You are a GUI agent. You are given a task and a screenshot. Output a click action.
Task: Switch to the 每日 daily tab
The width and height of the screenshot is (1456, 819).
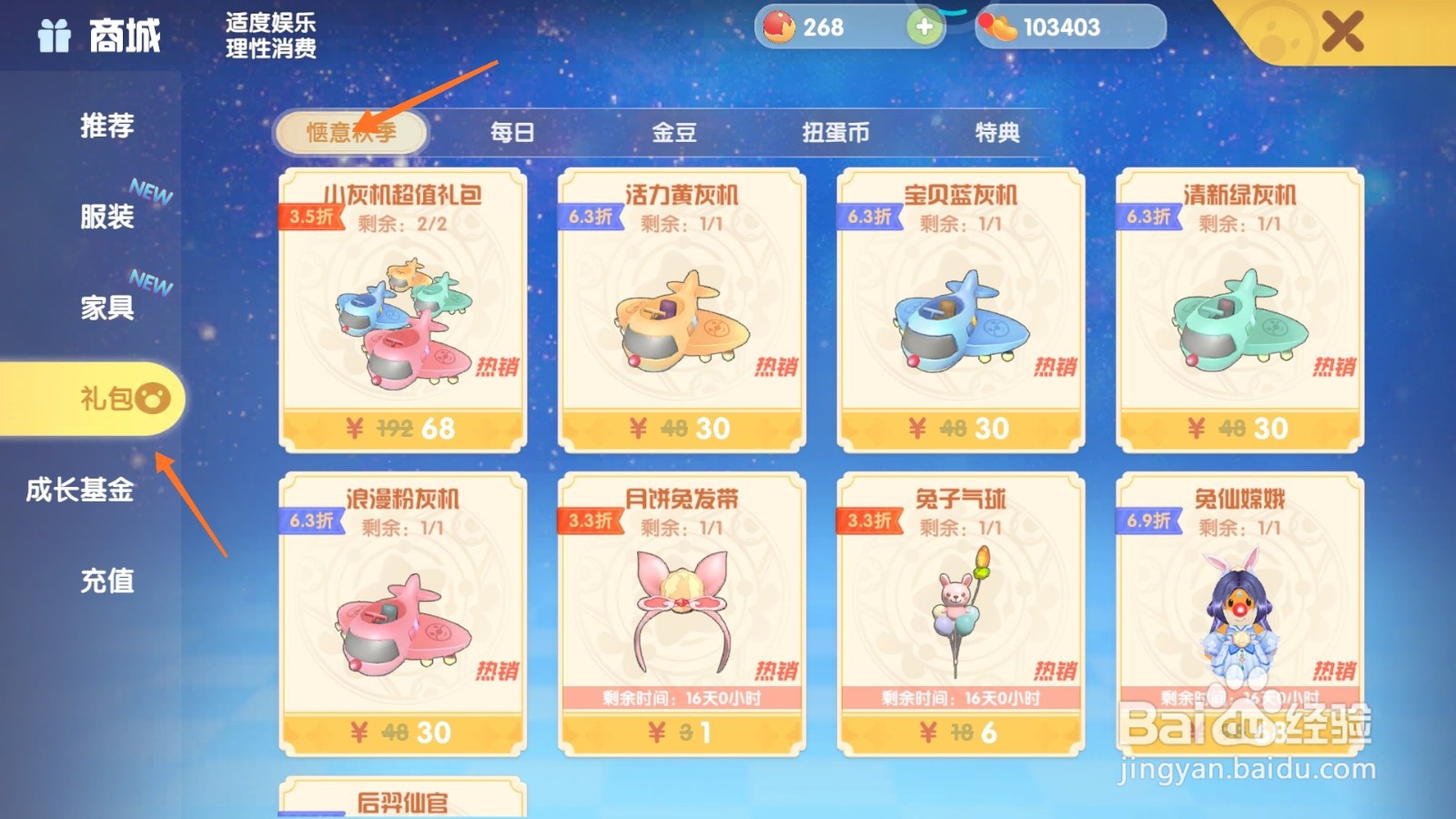[511, 132]
